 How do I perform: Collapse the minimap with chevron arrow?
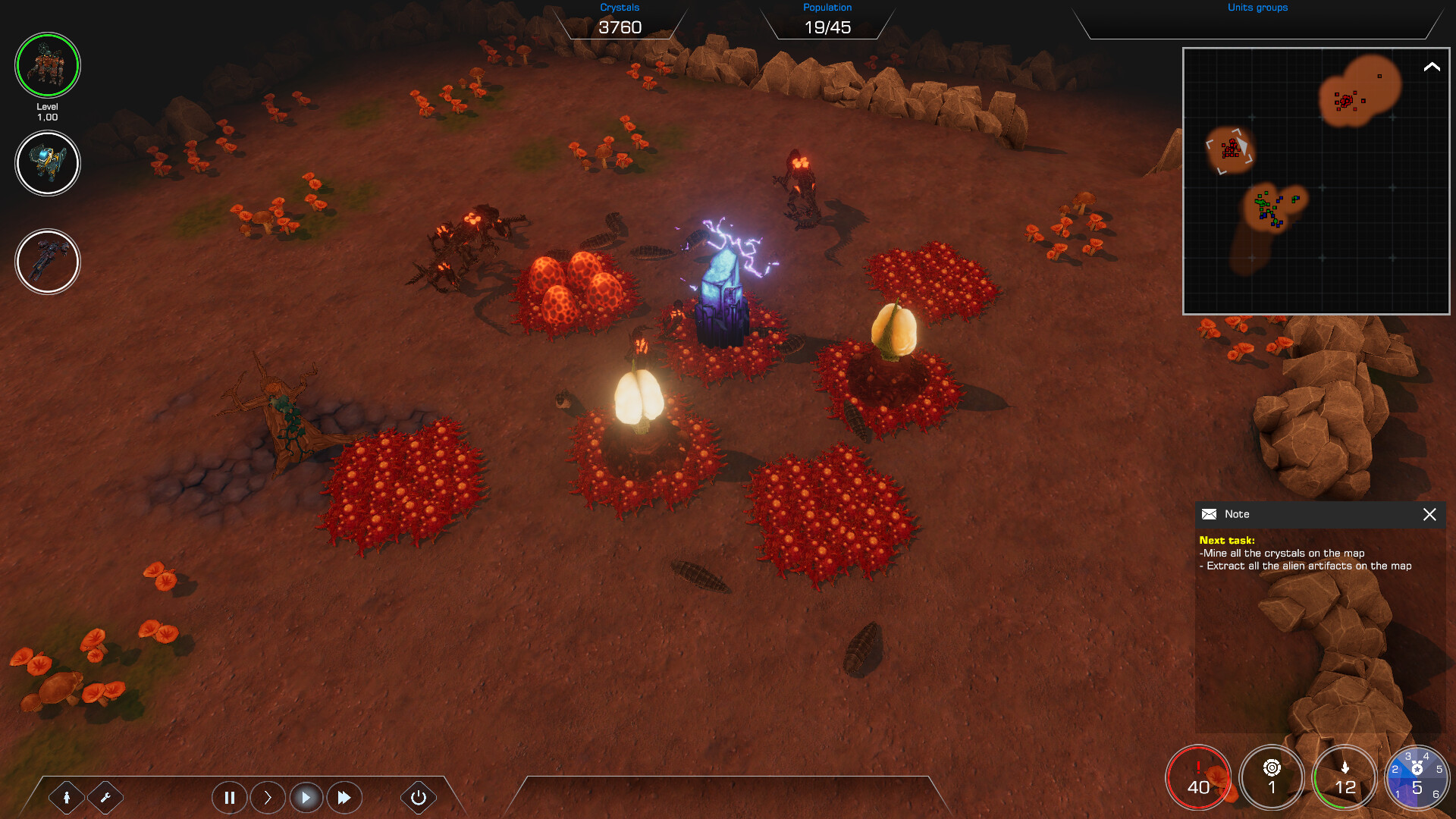point(1430,67)
